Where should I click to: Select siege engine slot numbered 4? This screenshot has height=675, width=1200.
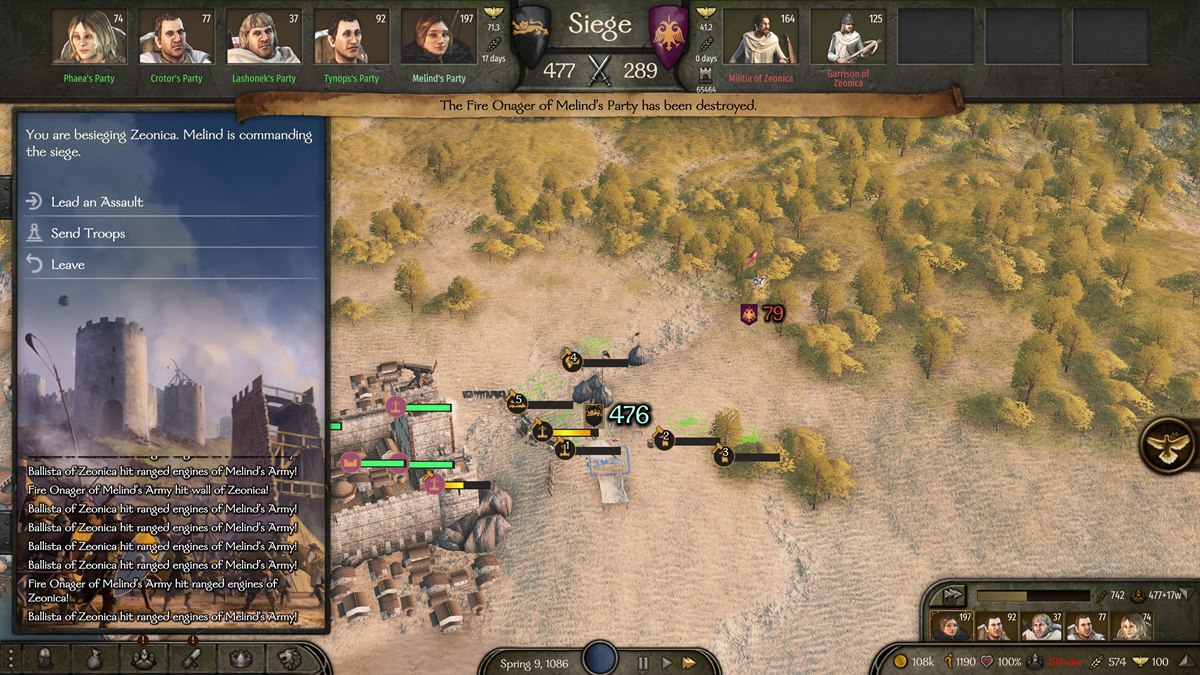coord(573,359)
